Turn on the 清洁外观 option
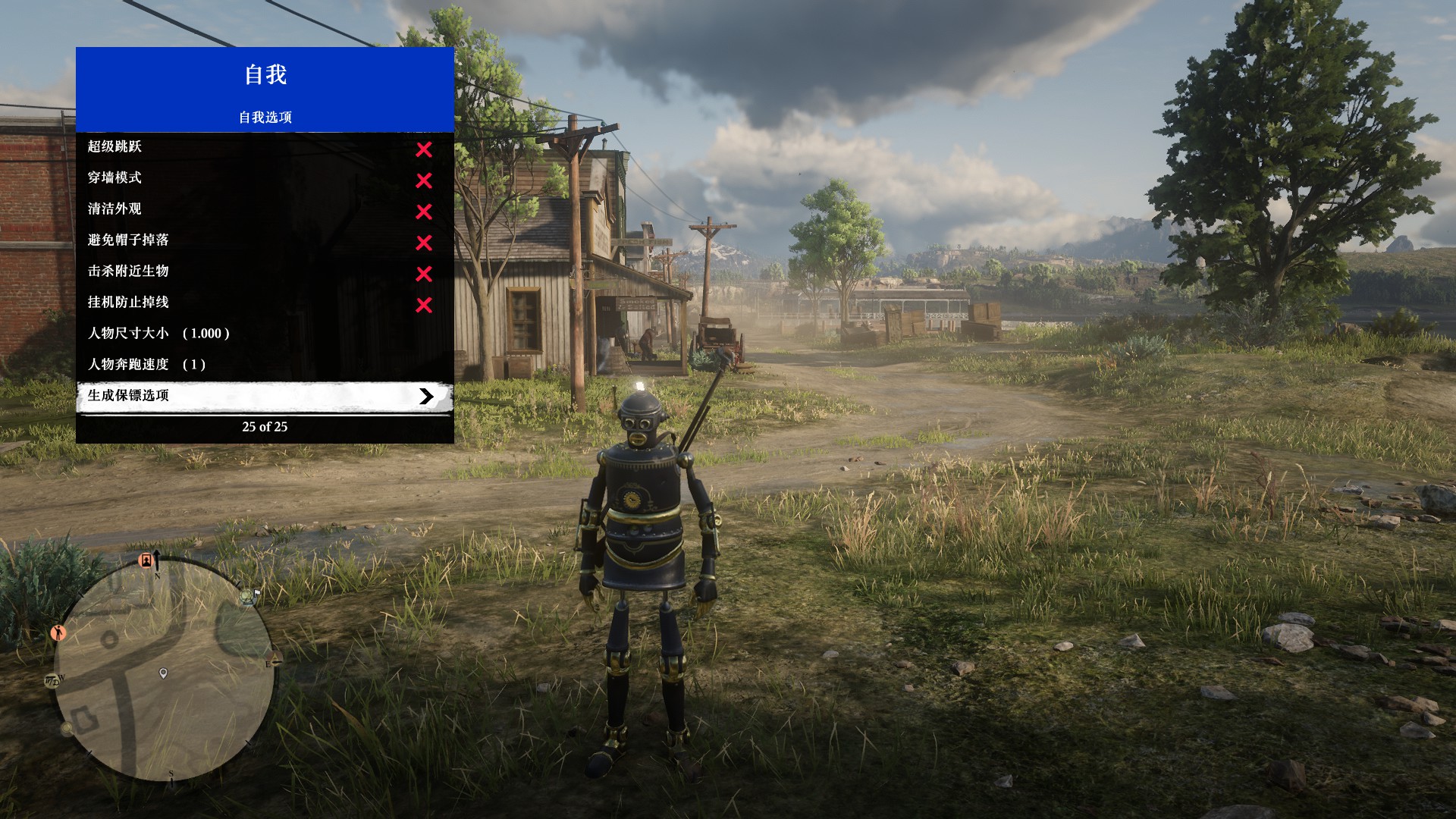1456x819 pixels. pos(265,210)
